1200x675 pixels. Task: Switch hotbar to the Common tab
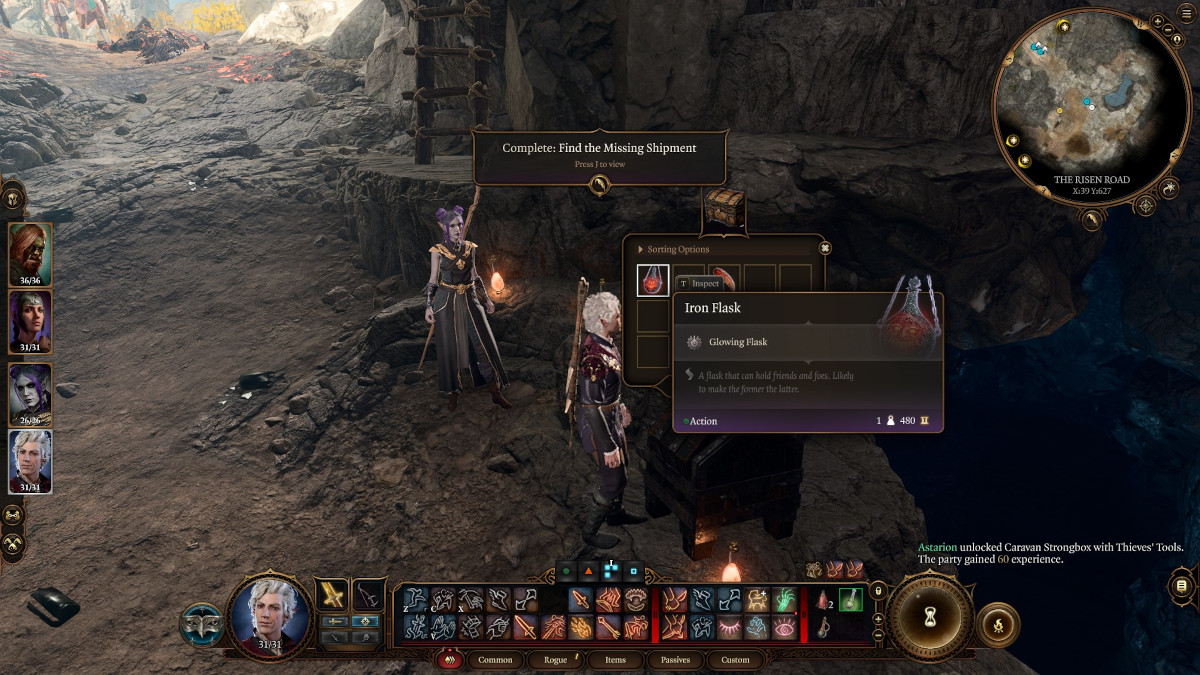495,660
